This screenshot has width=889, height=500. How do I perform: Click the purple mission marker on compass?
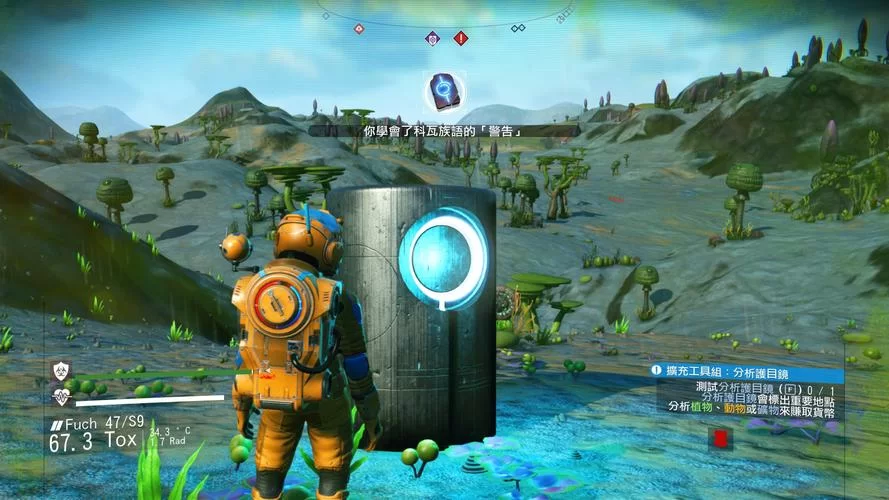tap(433, 38)
